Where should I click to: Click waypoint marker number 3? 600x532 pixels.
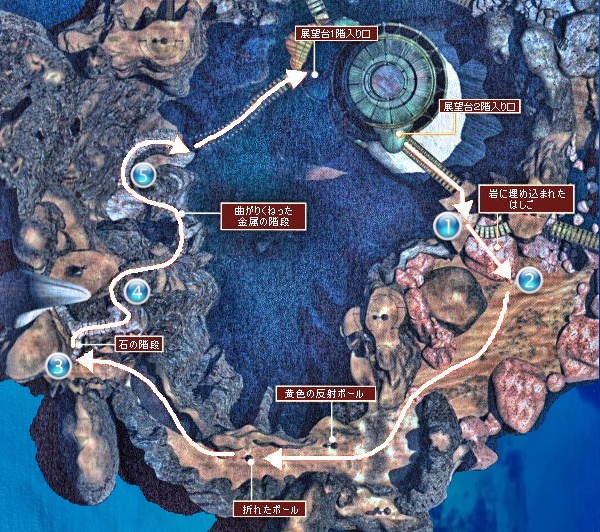(x=57, y=365)
